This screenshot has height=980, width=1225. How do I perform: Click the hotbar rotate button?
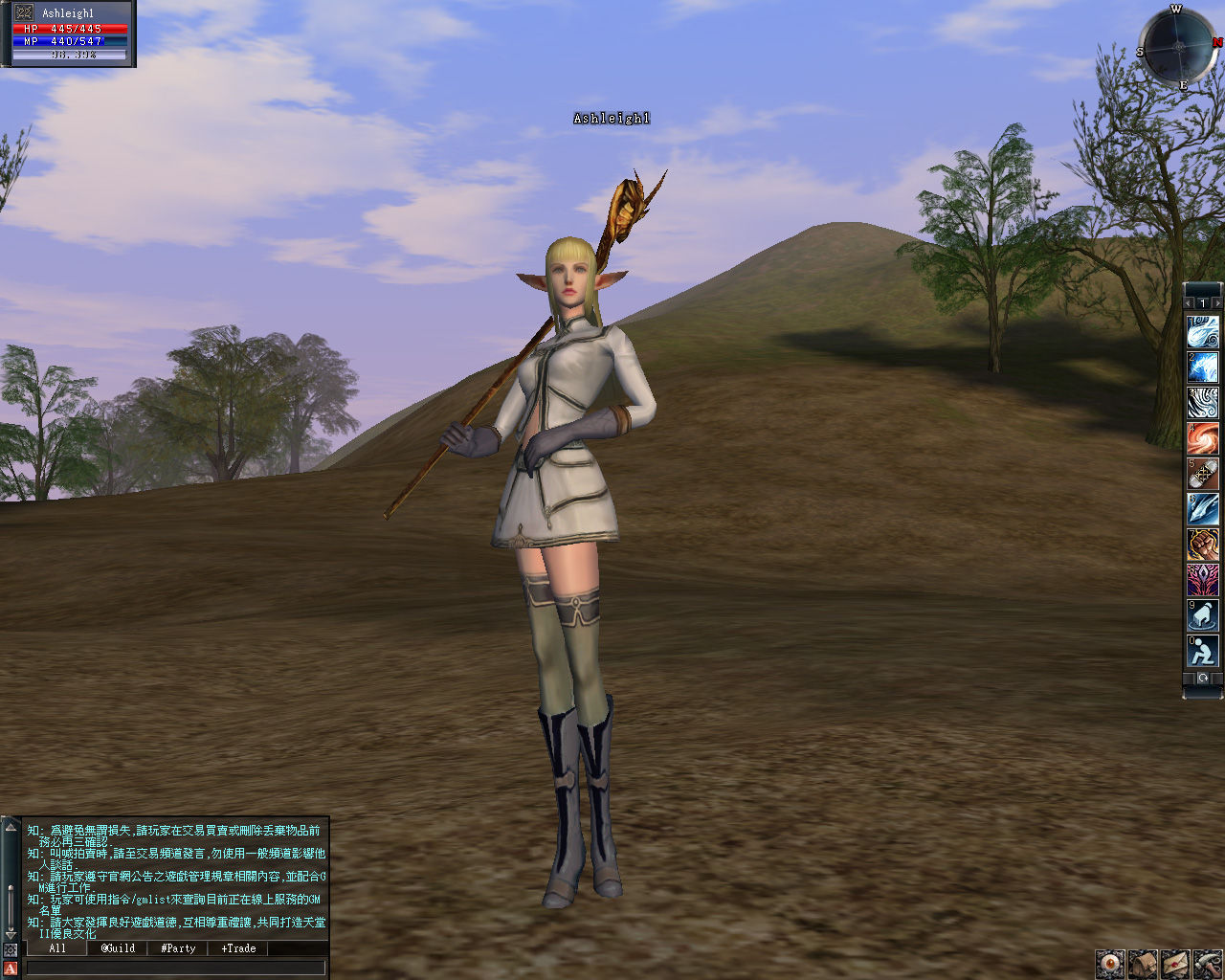pyautogui.click(x=1203, y=679)
